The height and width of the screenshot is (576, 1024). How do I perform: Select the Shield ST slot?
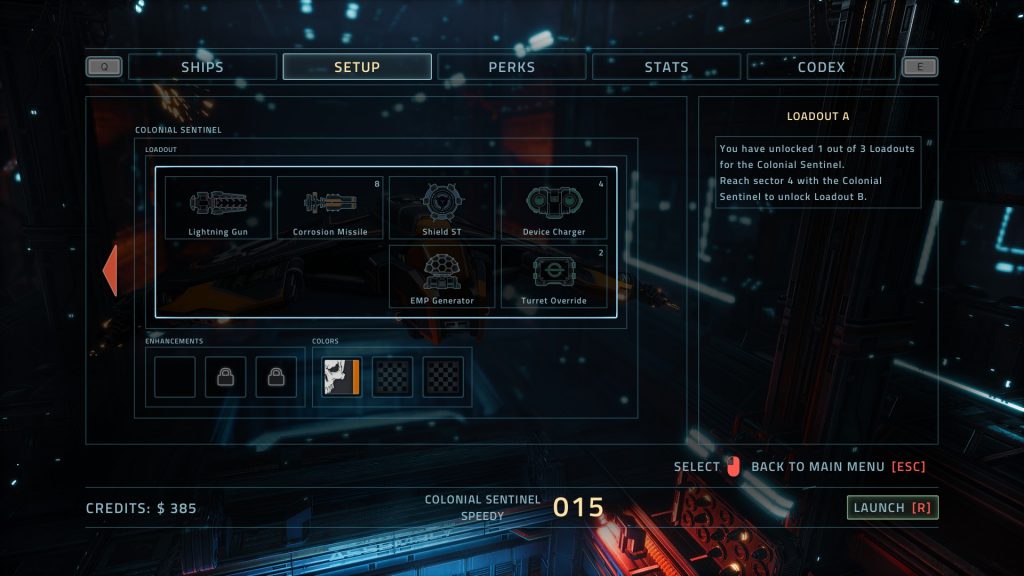coord(442,208)
